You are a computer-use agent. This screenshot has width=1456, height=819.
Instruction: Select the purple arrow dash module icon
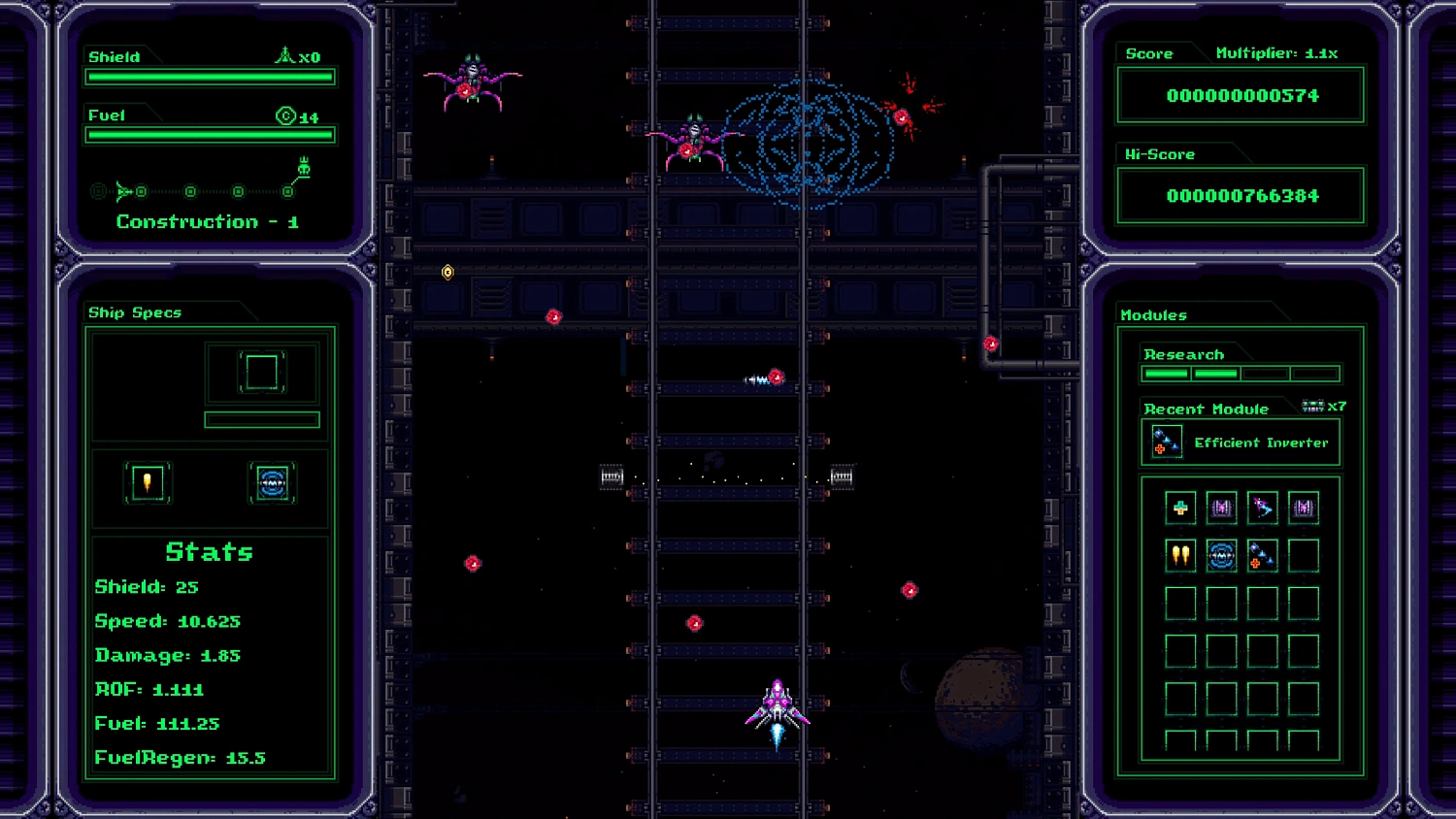point(1263,507)
